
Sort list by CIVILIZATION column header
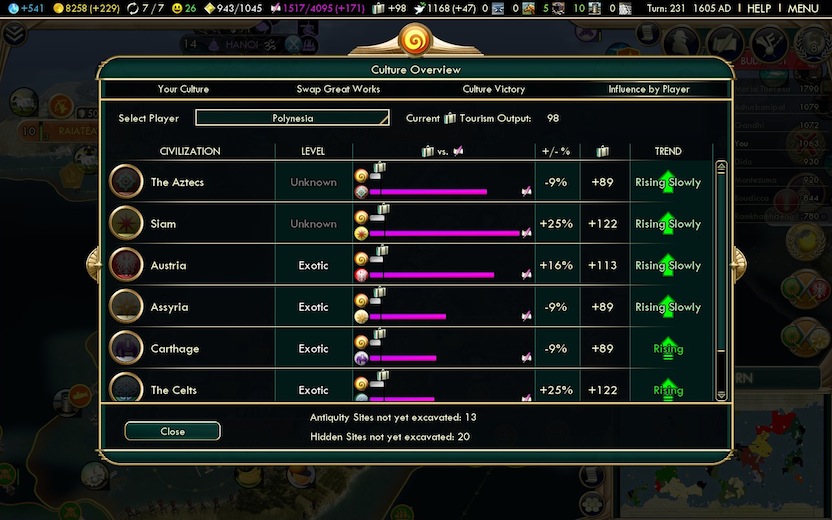pos(190,151)
